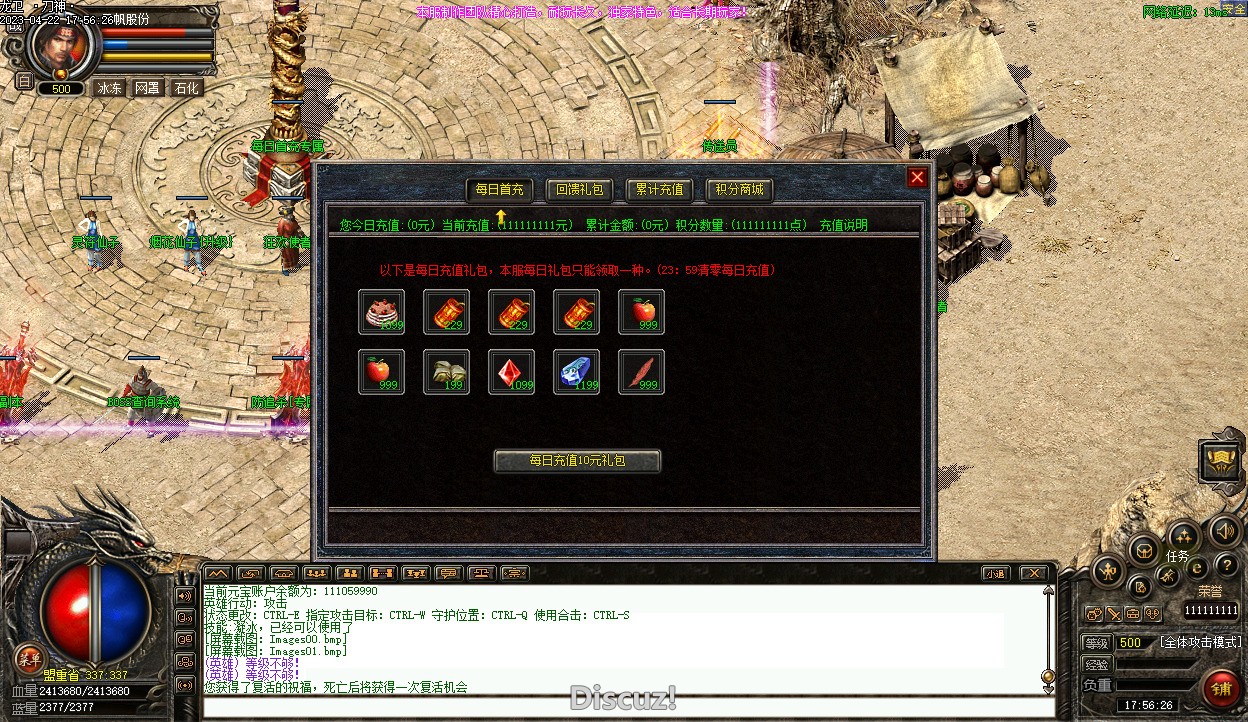
Task: Show the 积分商城 tab
Action: tap(740, 190)
